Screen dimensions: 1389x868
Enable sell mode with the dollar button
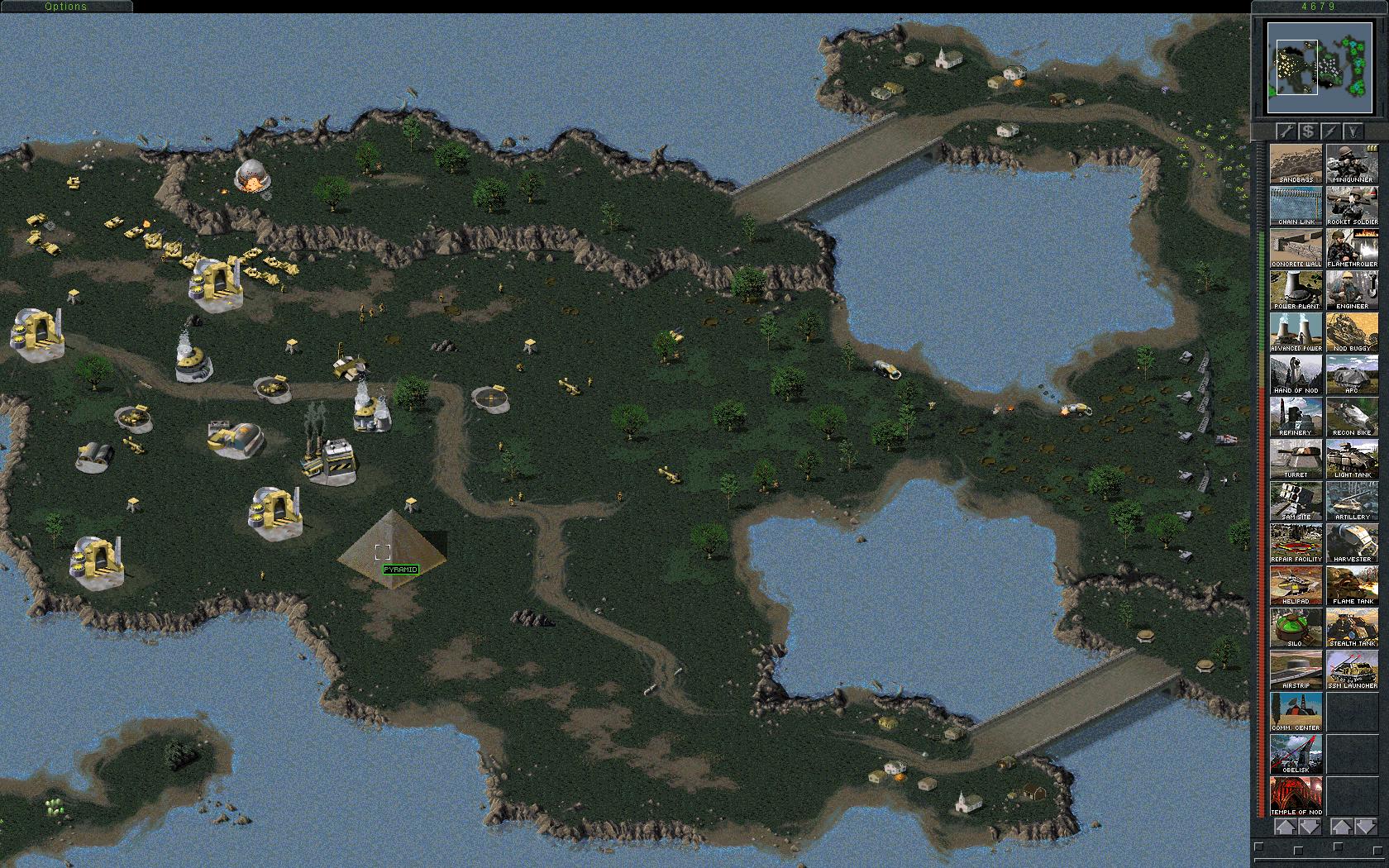(x=1307, y=130)
